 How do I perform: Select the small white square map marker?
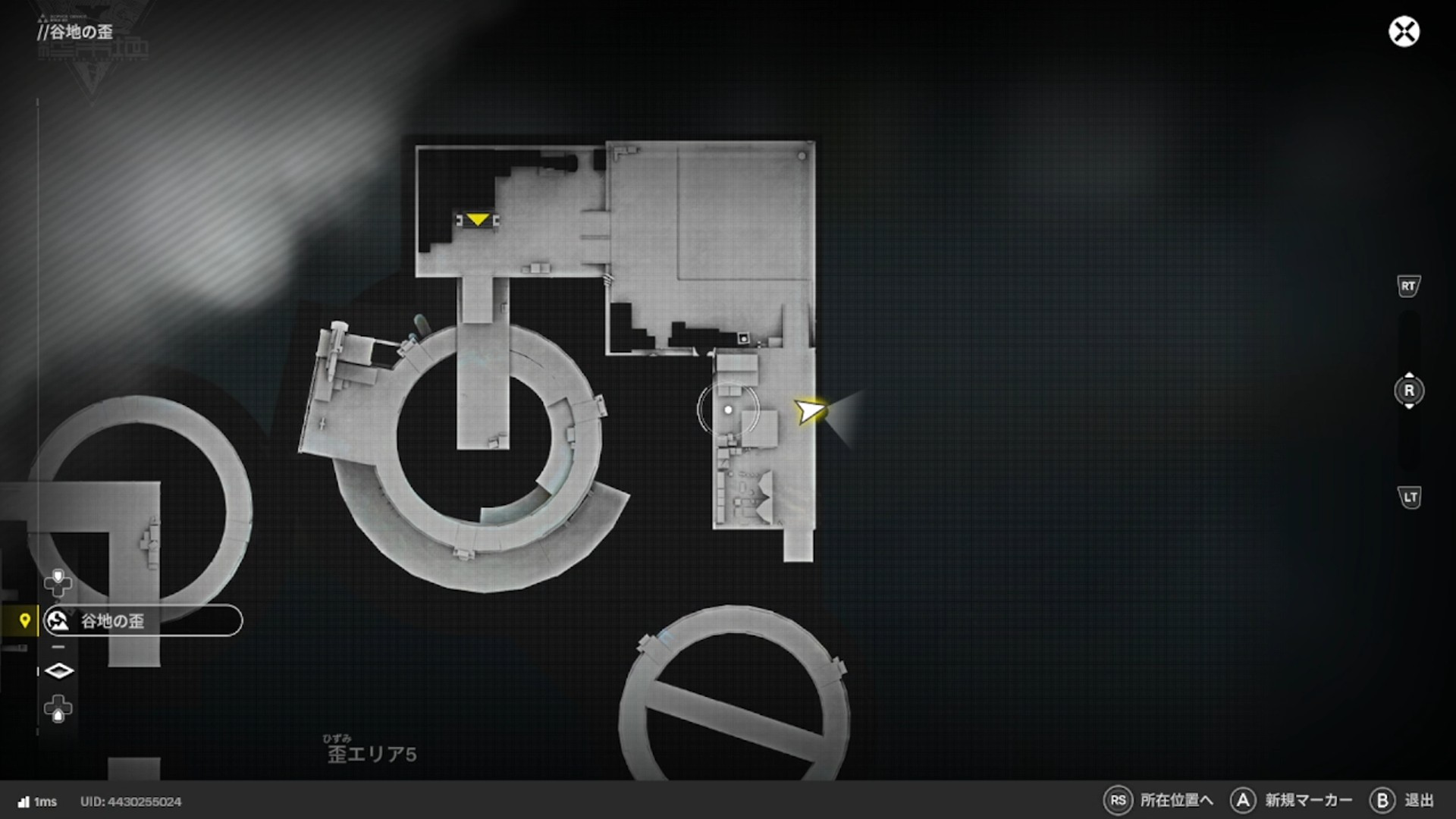pos(743,338)
